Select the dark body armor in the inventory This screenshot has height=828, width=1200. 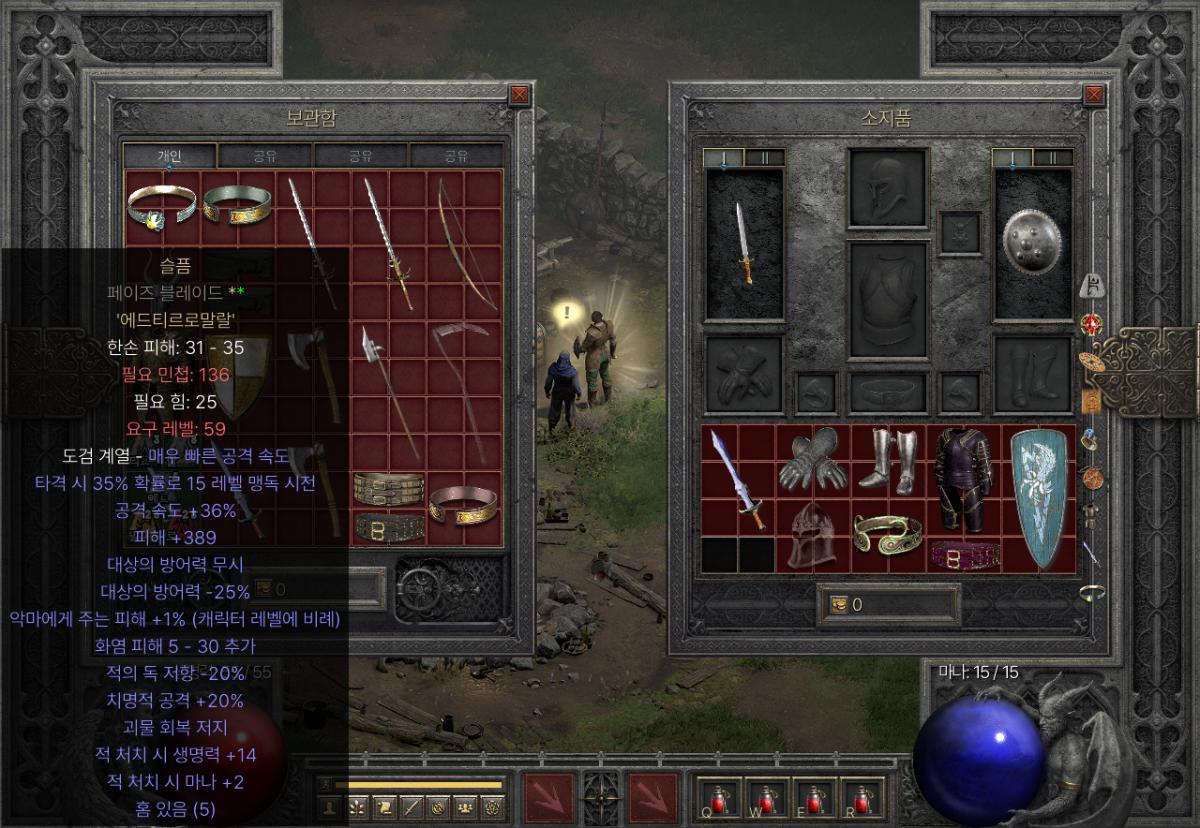(963, 480)
